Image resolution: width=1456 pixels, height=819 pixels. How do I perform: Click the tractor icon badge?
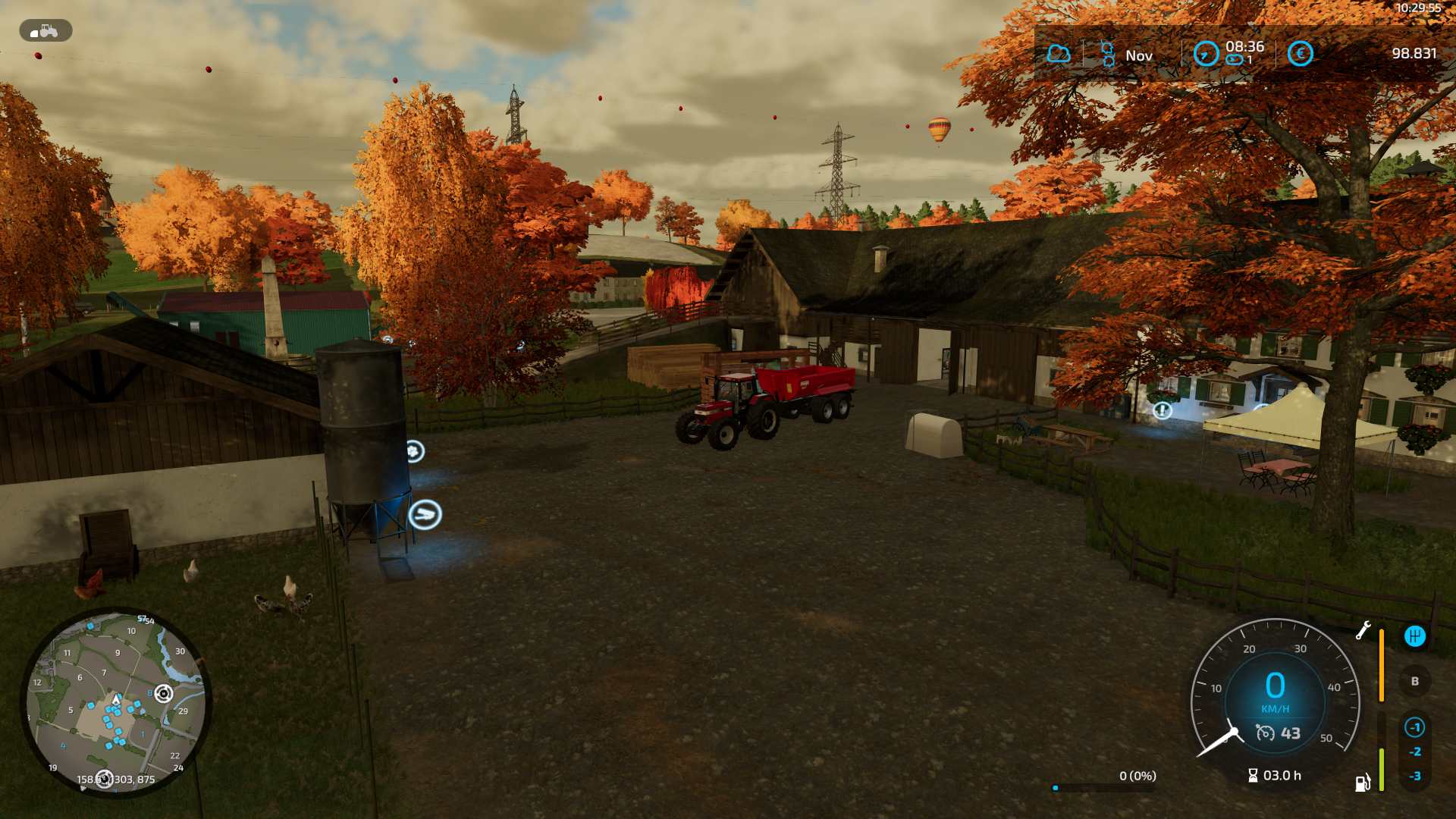click(x=45, y=31)
